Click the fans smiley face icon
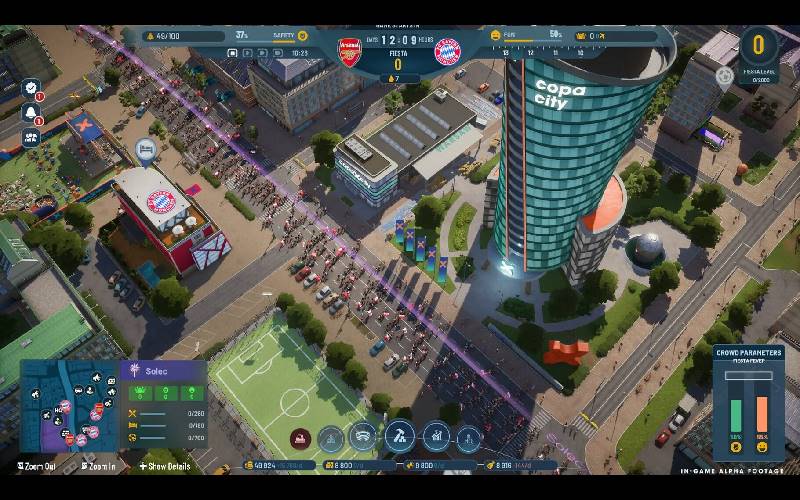 point(494,35)
